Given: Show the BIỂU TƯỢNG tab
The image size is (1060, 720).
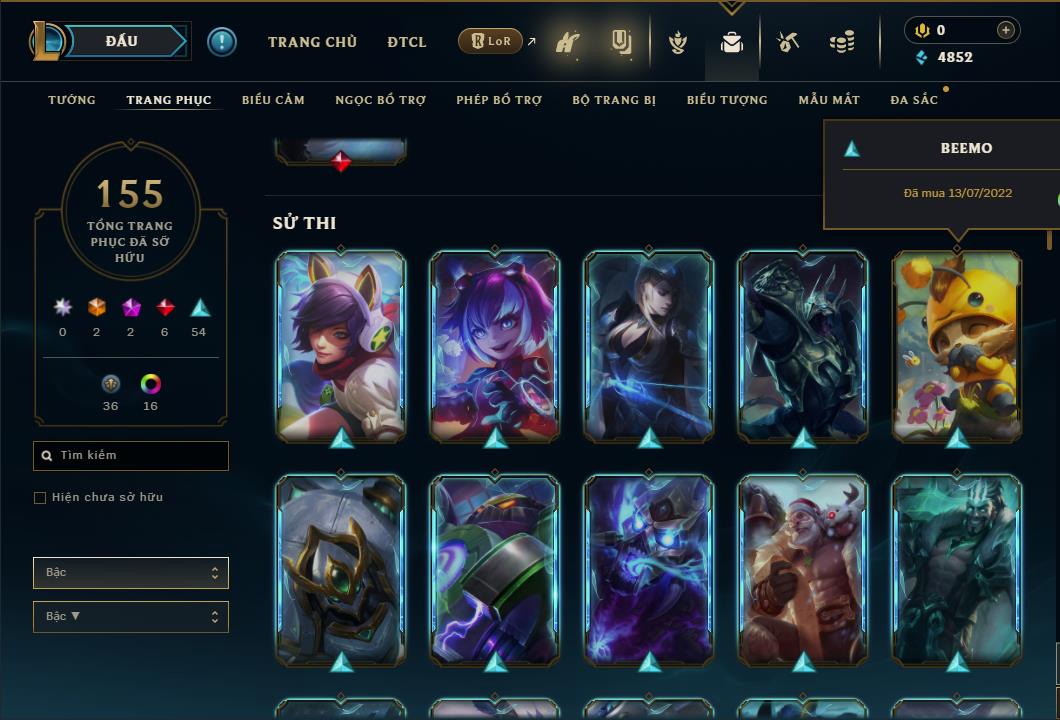Looking at the screenshot, I should [727, 100].
